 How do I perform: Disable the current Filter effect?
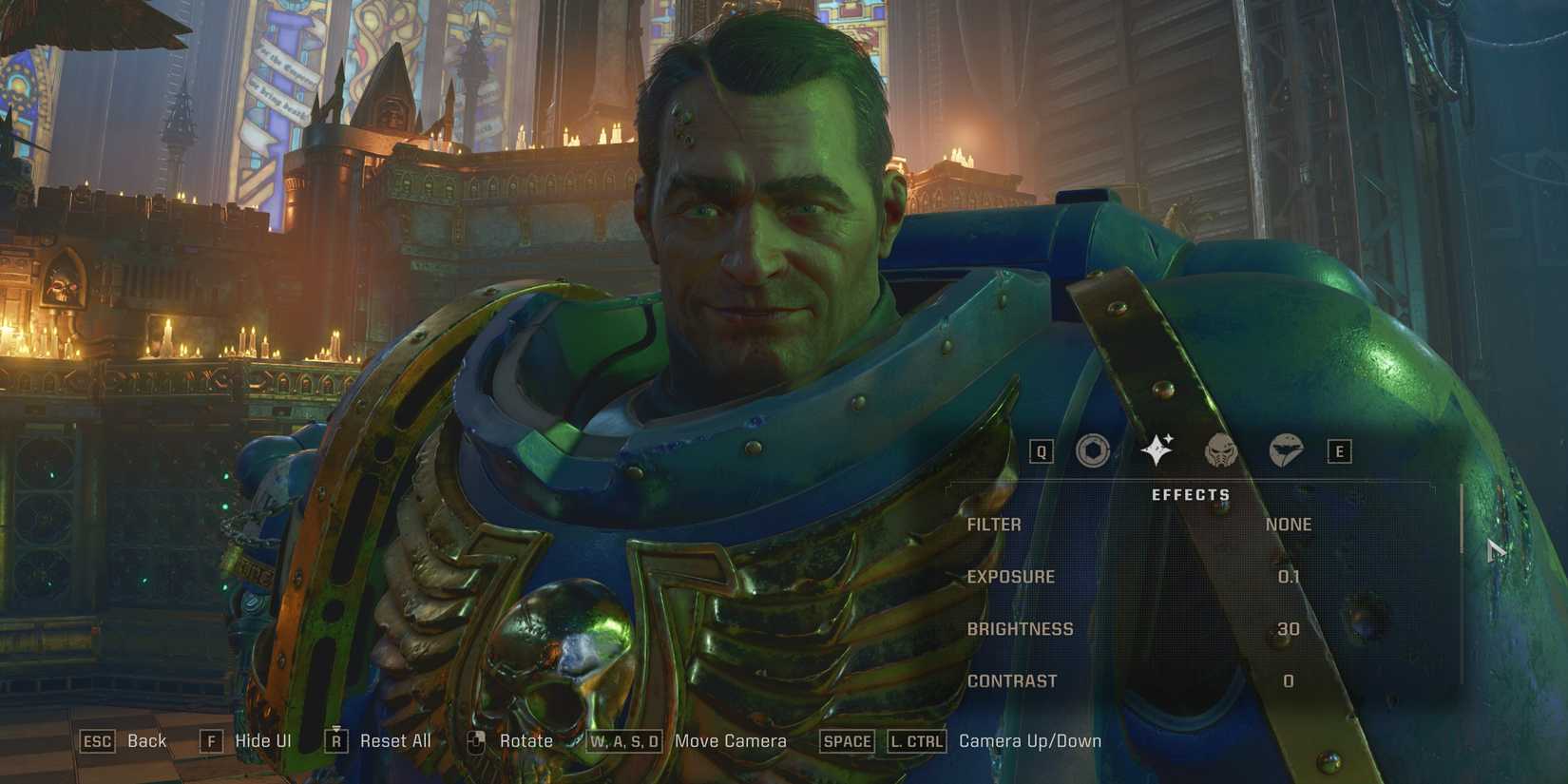click(x=1289, y=524)
